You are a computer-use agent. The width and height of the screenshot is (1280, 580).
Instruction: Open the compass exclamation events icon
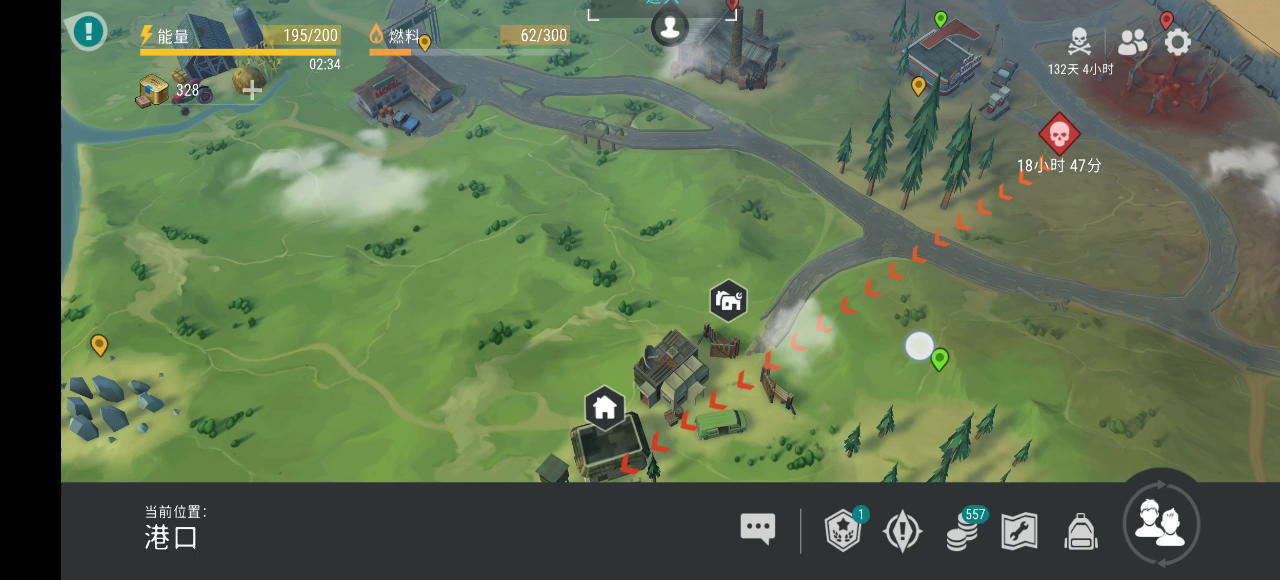point(902,530)
